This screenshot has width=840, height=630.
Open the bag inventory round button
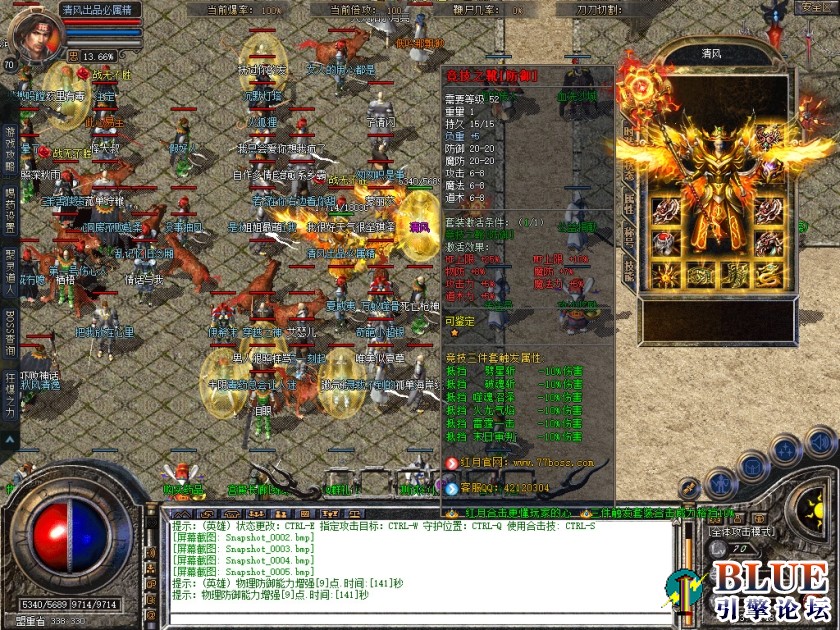coord(753,469)
